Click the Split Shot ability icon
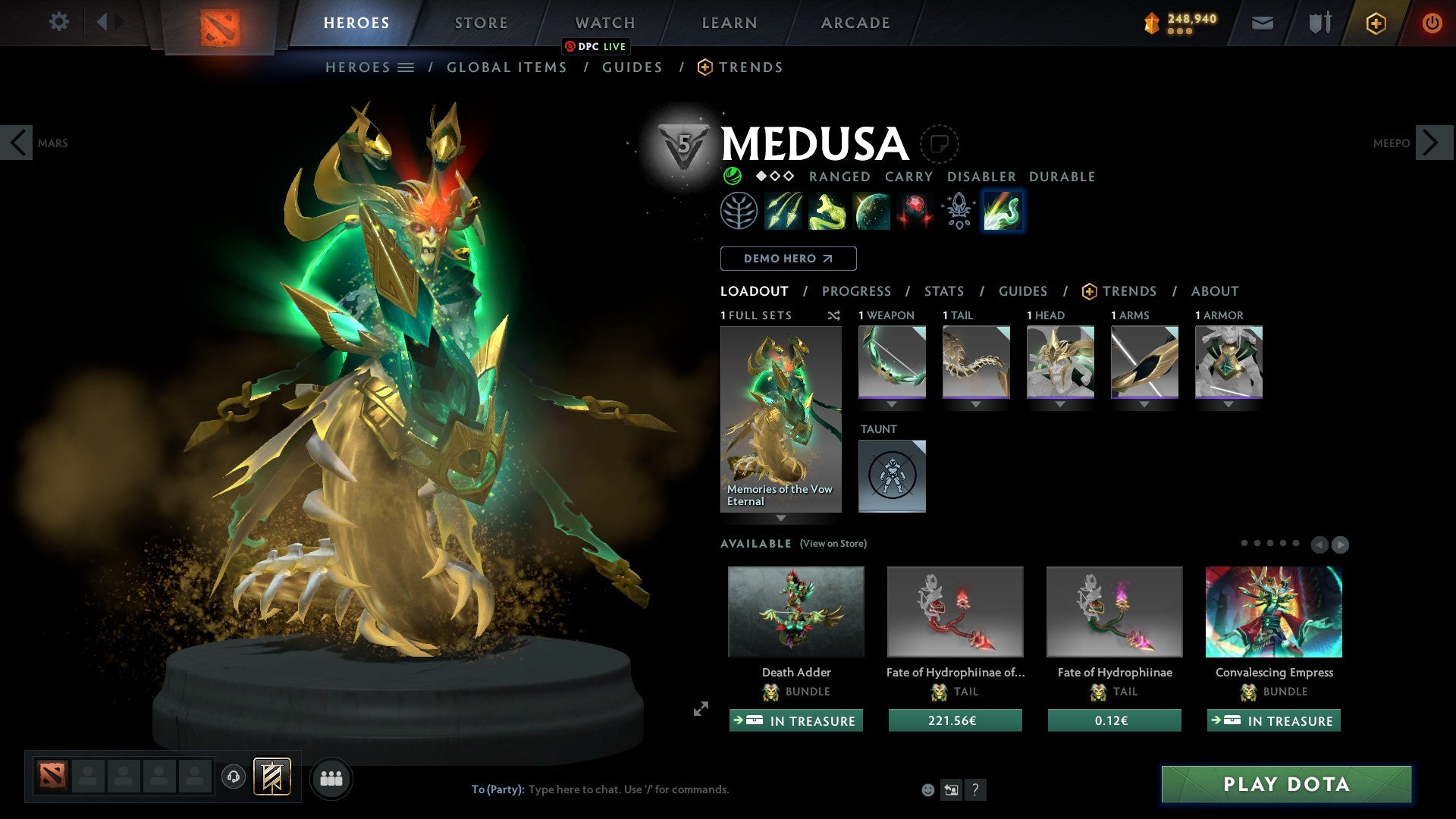 [784, 211]
